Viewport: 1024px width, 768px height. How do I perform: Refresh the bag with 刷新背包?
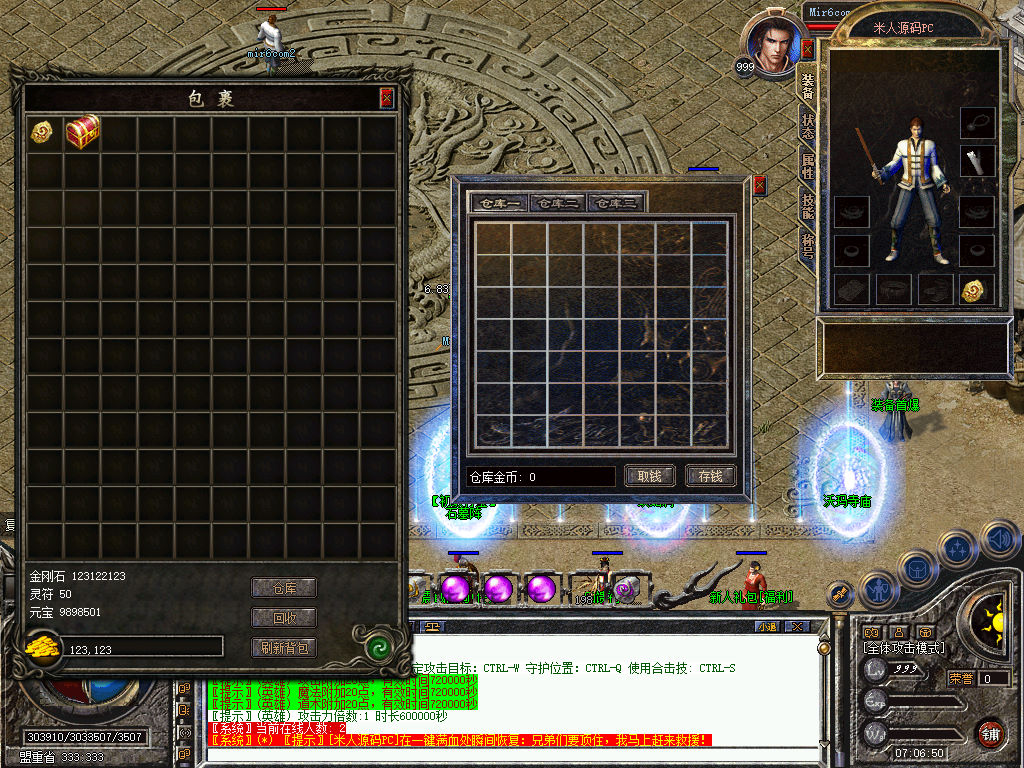tap(283, 648)
